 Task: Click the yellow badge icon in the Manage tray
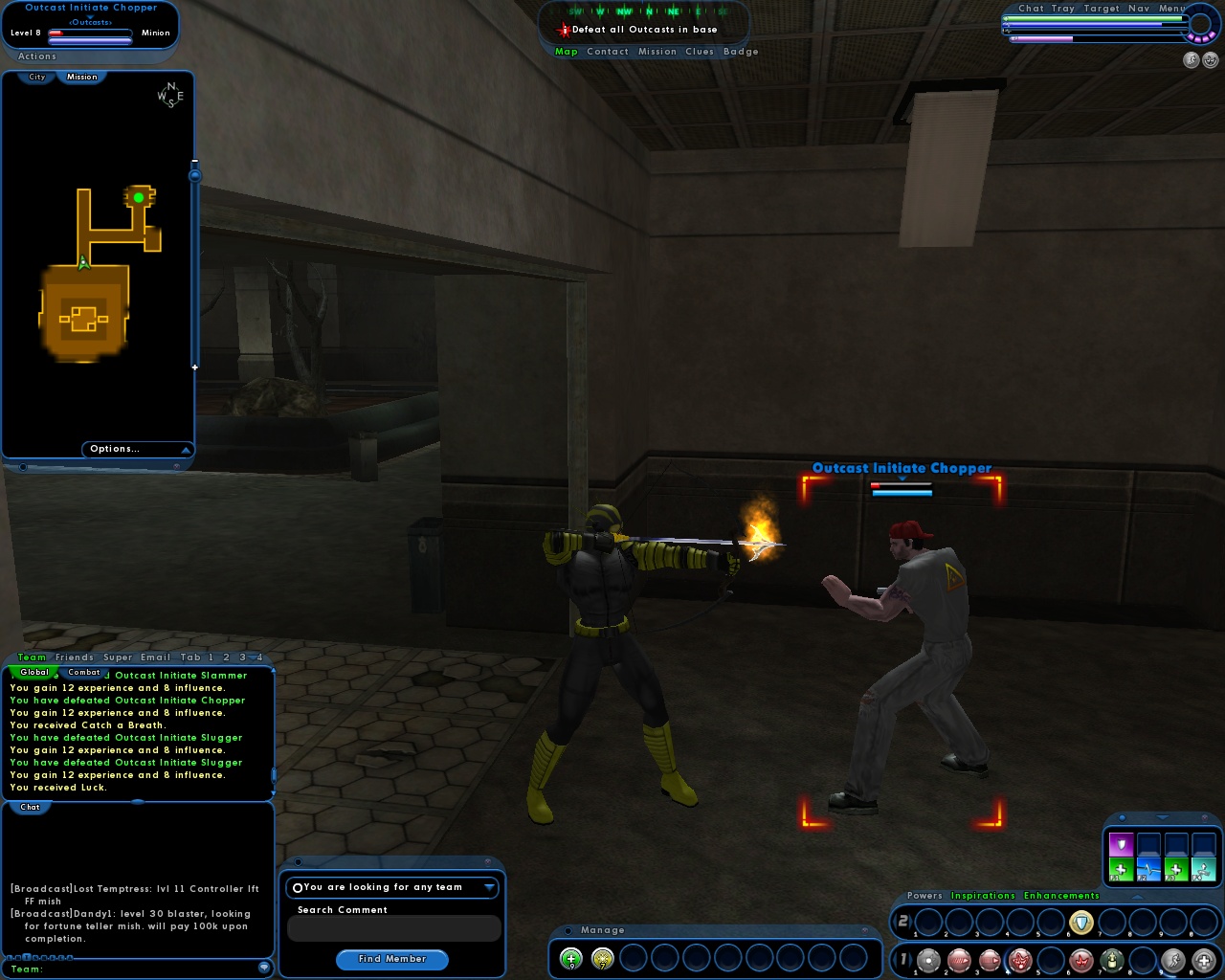point(601,958)
